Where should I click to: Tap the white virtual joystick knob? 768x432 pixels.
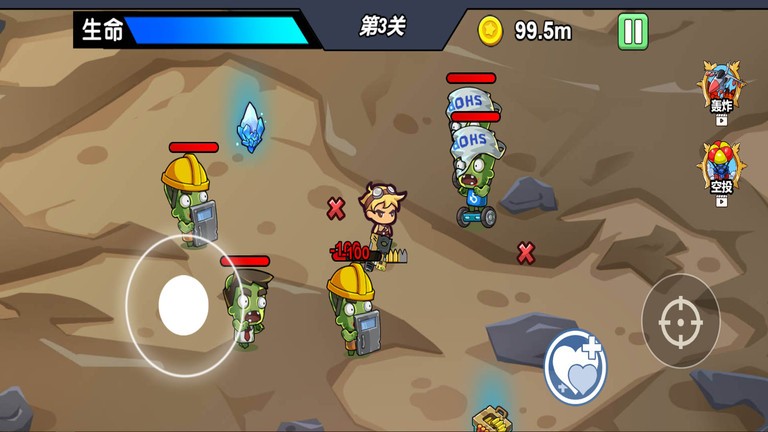183,305
